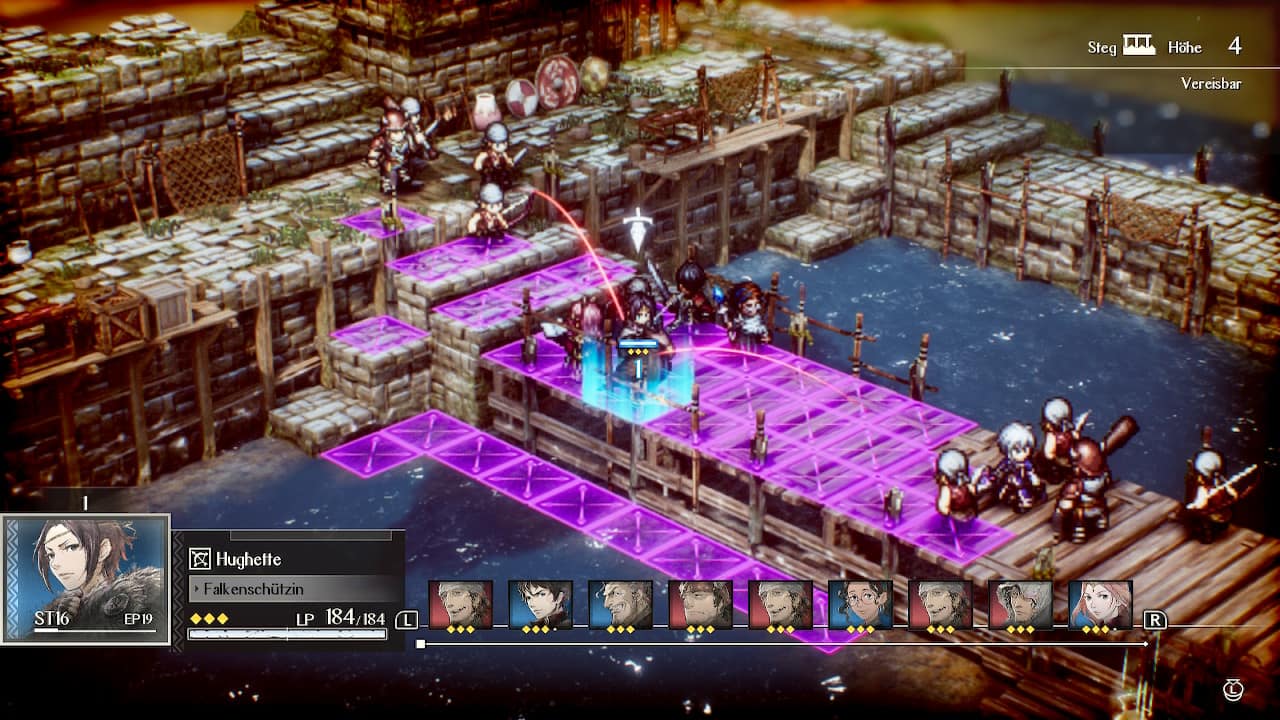Image resolution: width=1280 pixels, height=720 pixels.
Task: Select Hughette's portrait in the unit panel
Action: [x=85, y=579]
